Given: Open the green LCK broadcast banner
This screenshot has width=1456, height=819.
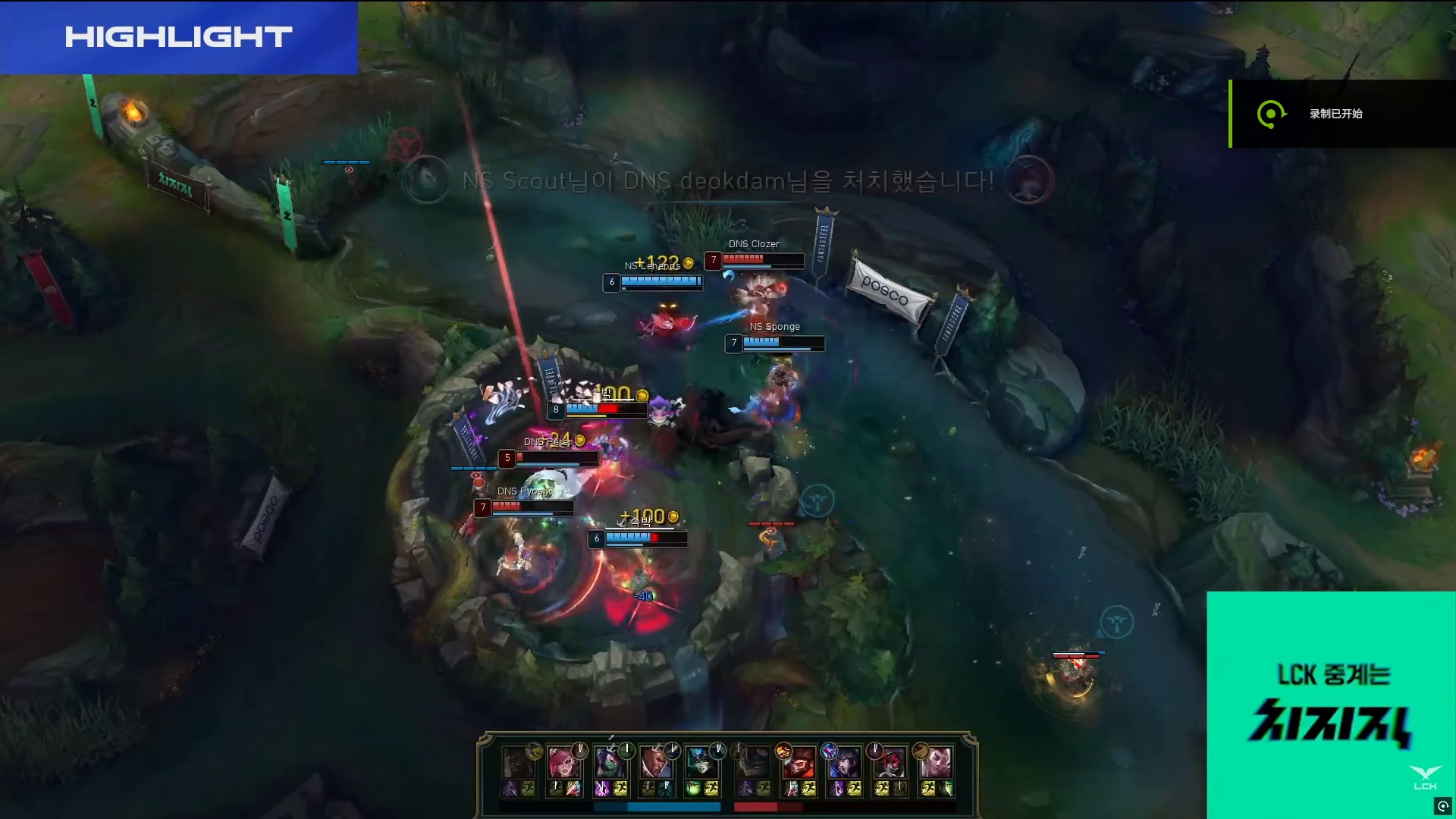Looking at the screenshot, I should coord(1330,704).
